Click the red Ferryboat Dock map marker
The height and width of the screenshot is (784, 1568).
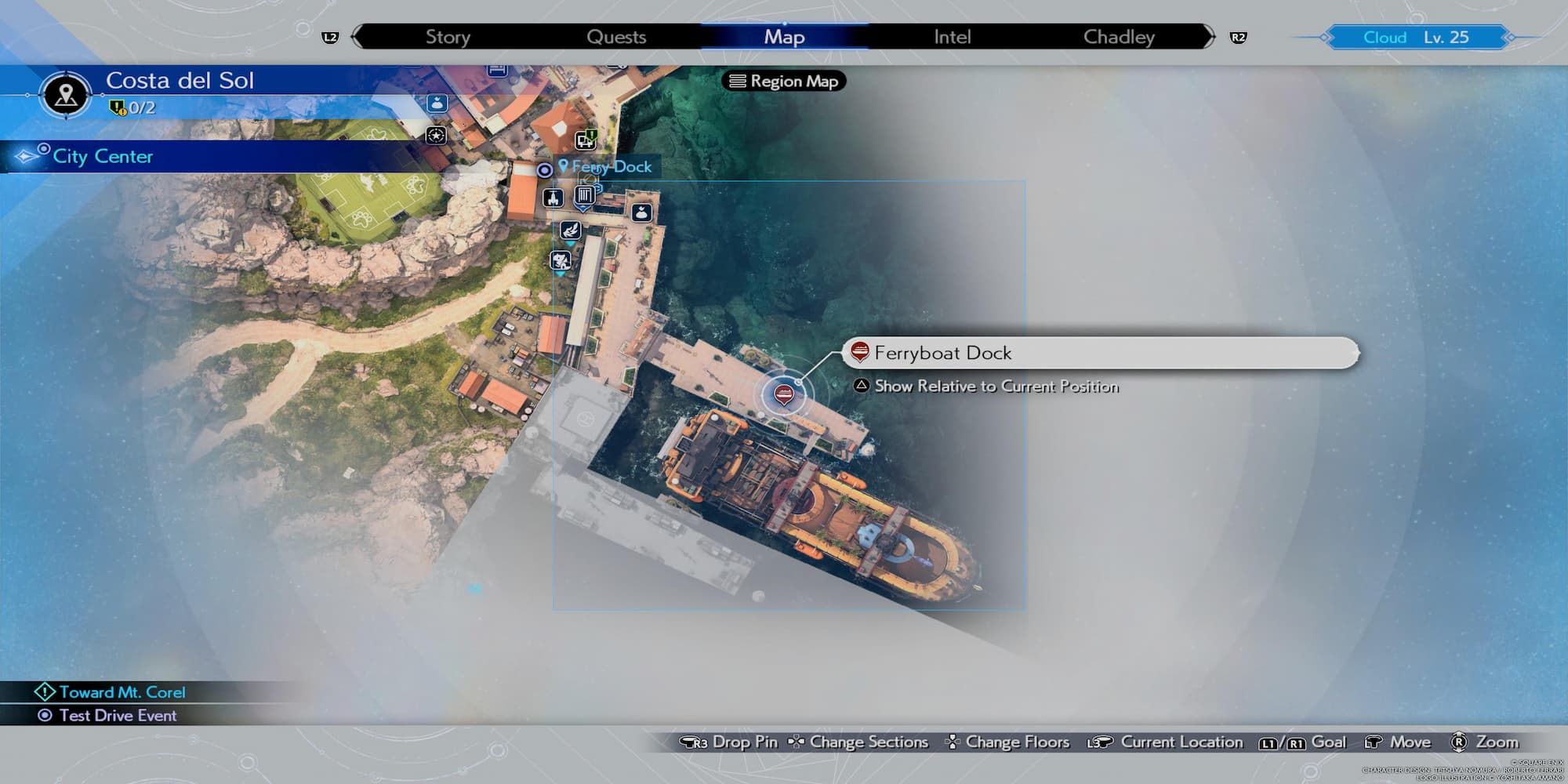click(x=783, y=394)
